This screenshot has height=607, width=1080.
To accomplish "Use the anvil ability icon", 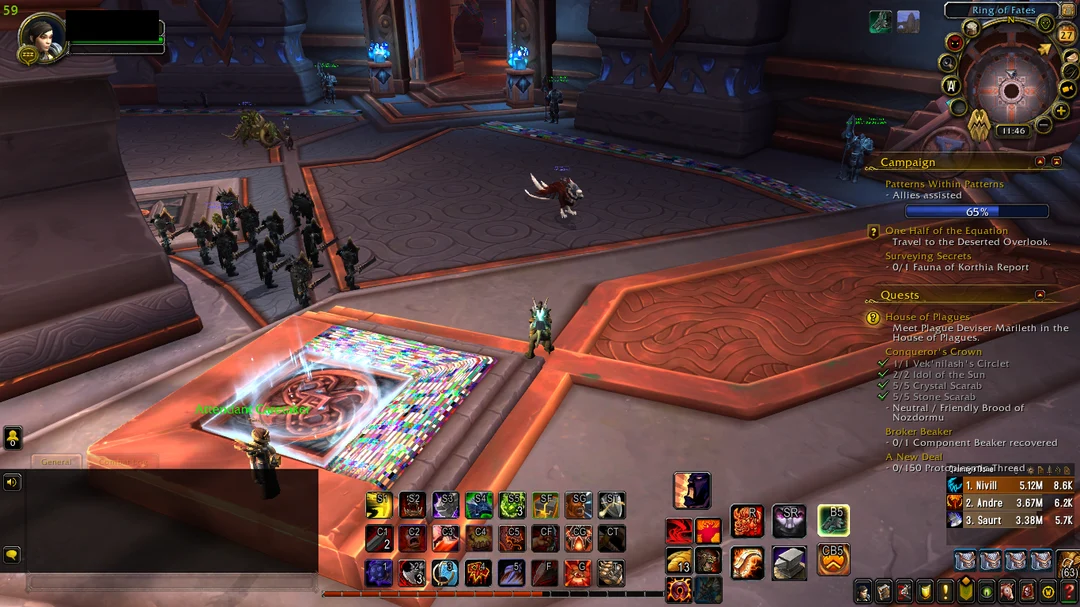I will click(789, 562).
